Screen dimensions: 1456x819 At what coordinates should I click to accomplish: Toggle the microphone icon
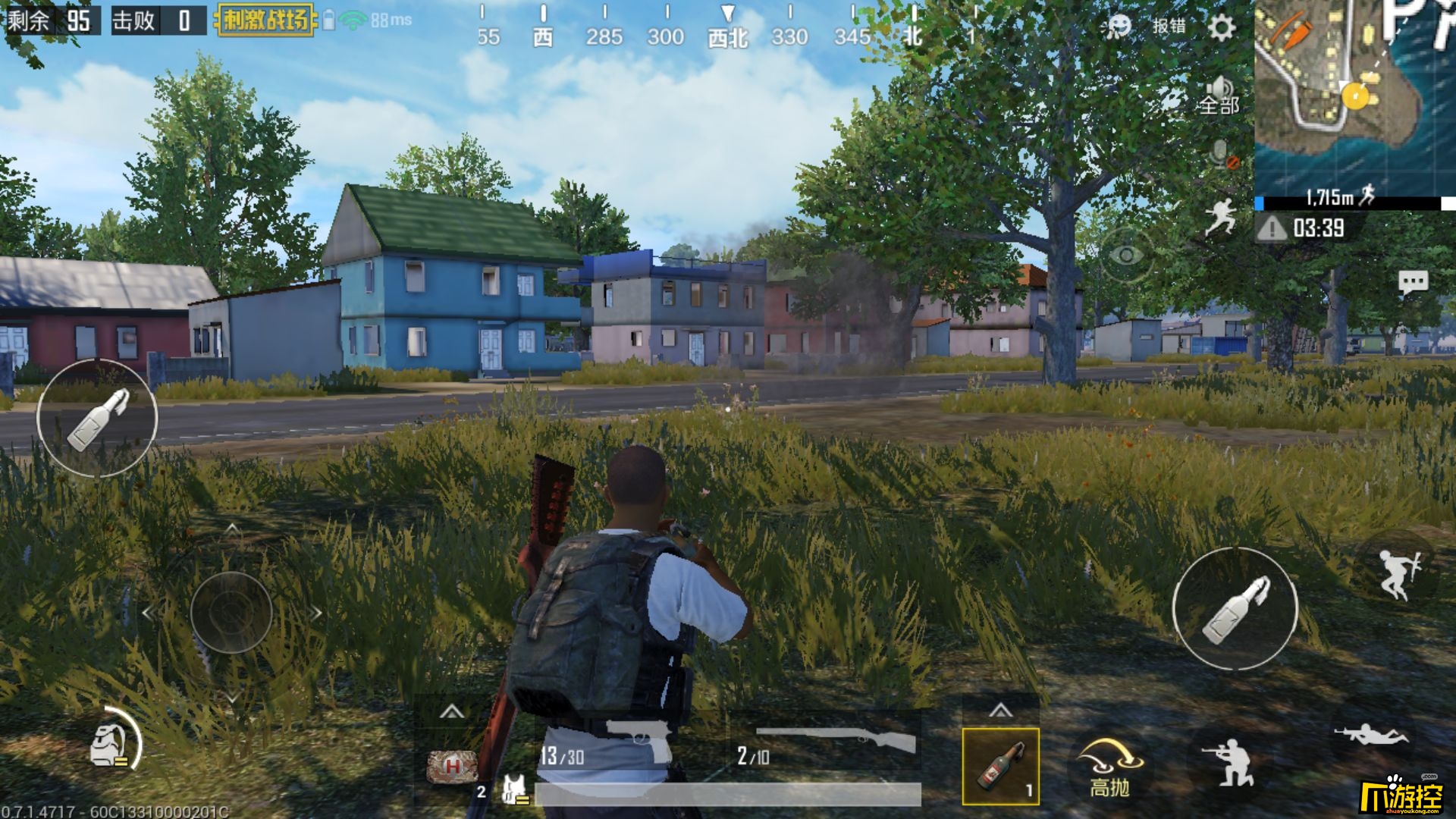click(x=1222, y=154)
